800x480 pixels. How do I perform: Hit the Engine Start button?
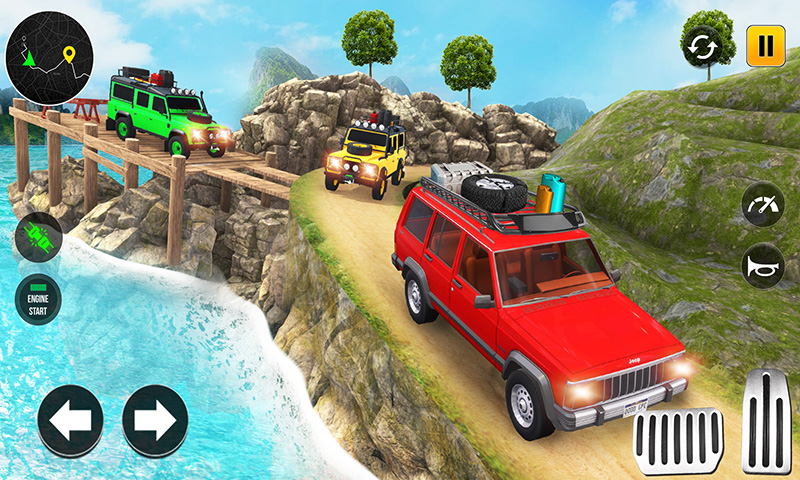coord(39,298)
